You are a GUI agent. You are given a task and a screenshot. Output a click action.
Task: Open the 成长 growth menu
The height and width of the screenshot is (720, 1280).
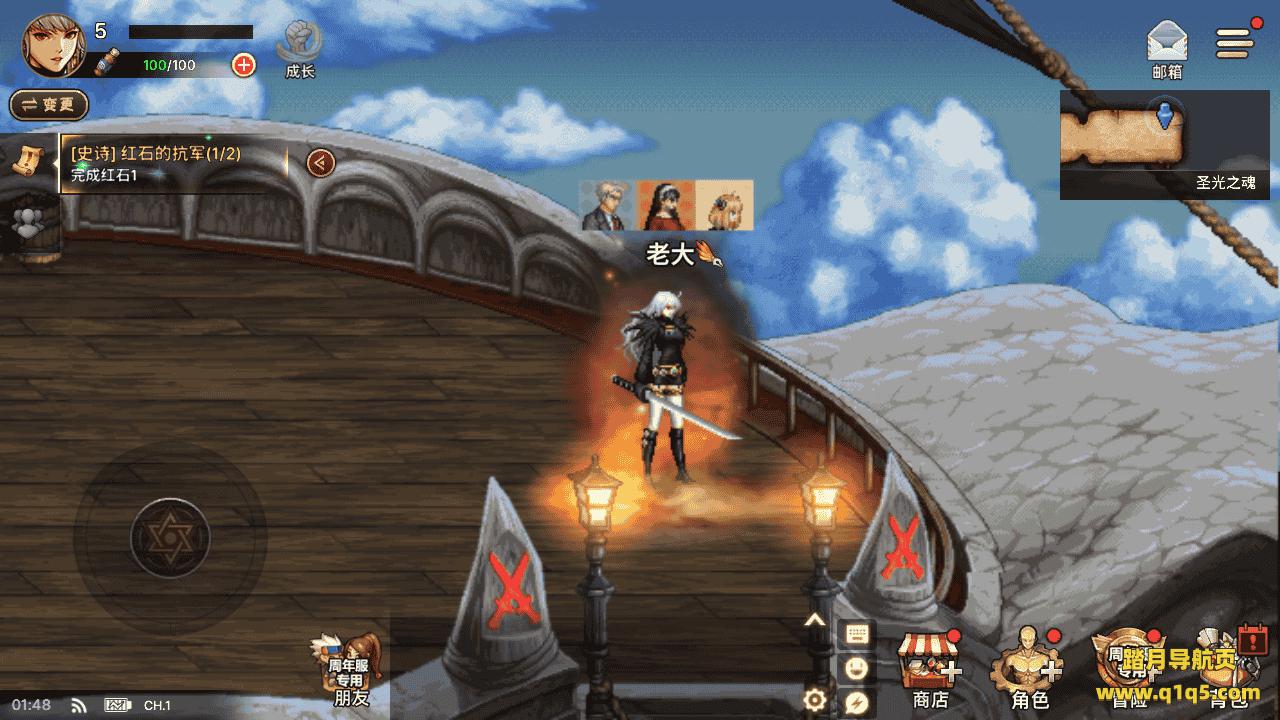(299, 49)
